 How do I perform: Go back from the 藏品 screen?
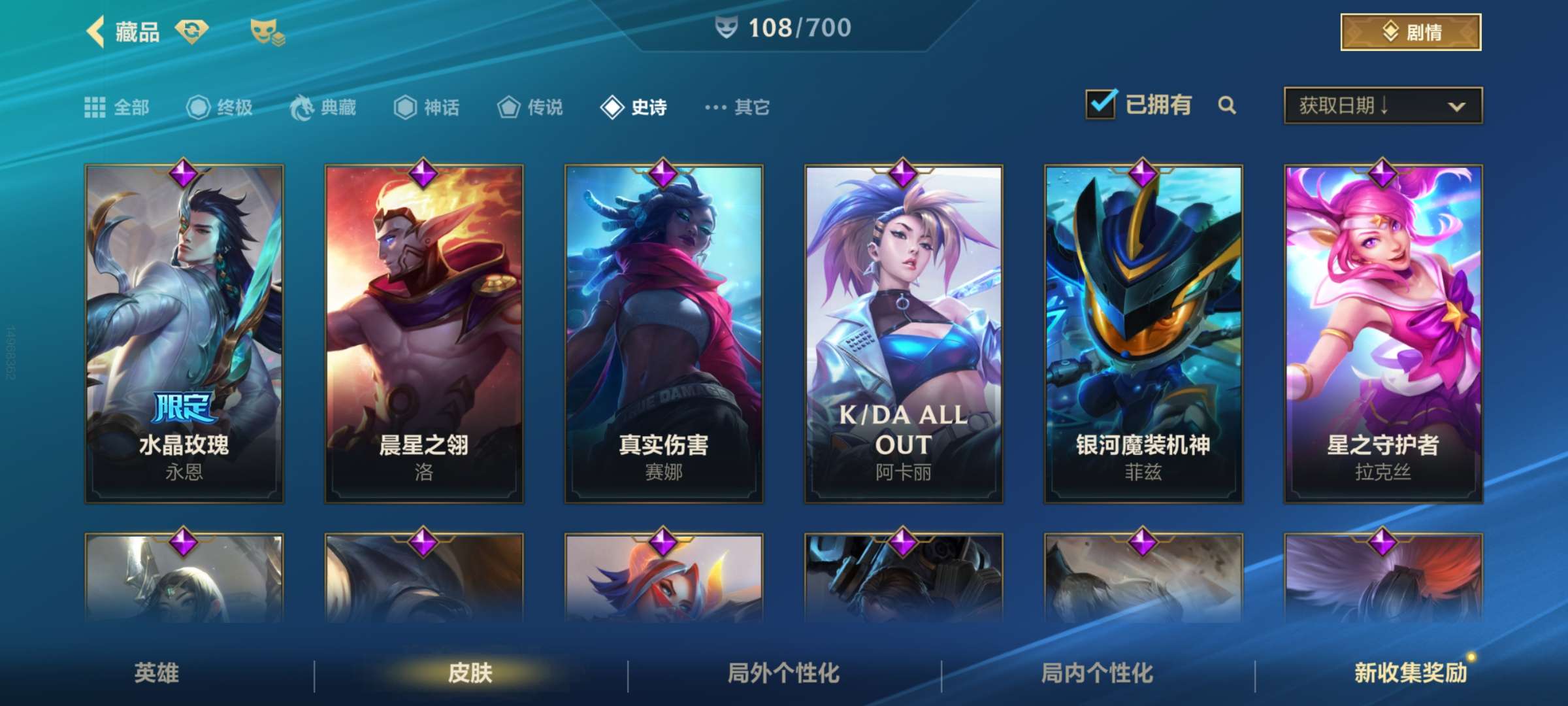click(96, 32)
